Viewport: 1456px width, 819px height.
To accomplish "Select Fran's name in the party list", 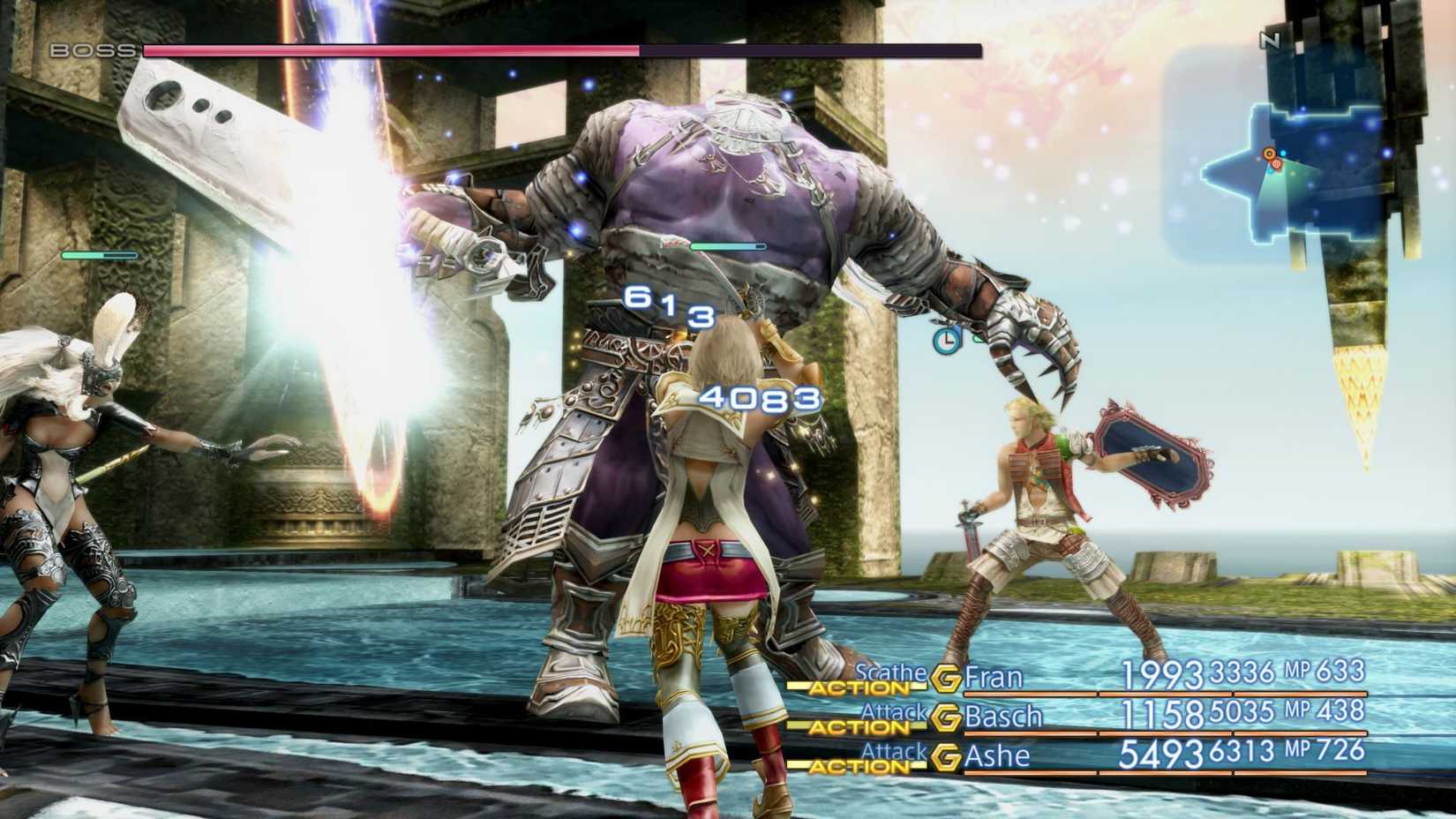I will (x=994, y=677).
